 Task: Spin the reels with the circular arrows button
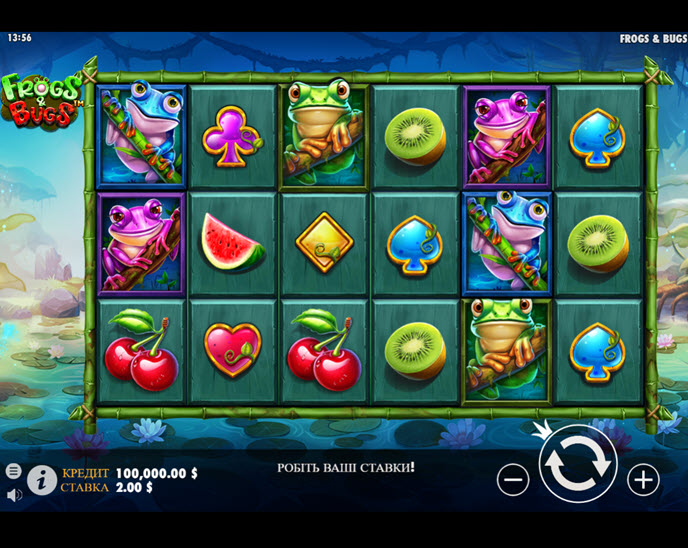577,465
